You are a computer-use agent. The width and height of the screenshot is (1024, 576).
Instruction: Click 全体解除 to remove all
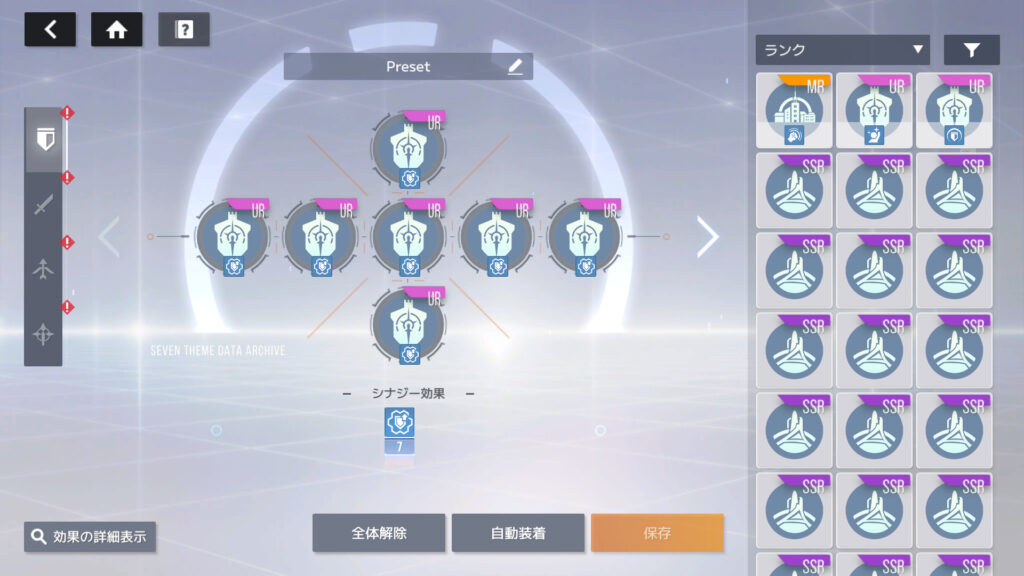click(378, 533)
